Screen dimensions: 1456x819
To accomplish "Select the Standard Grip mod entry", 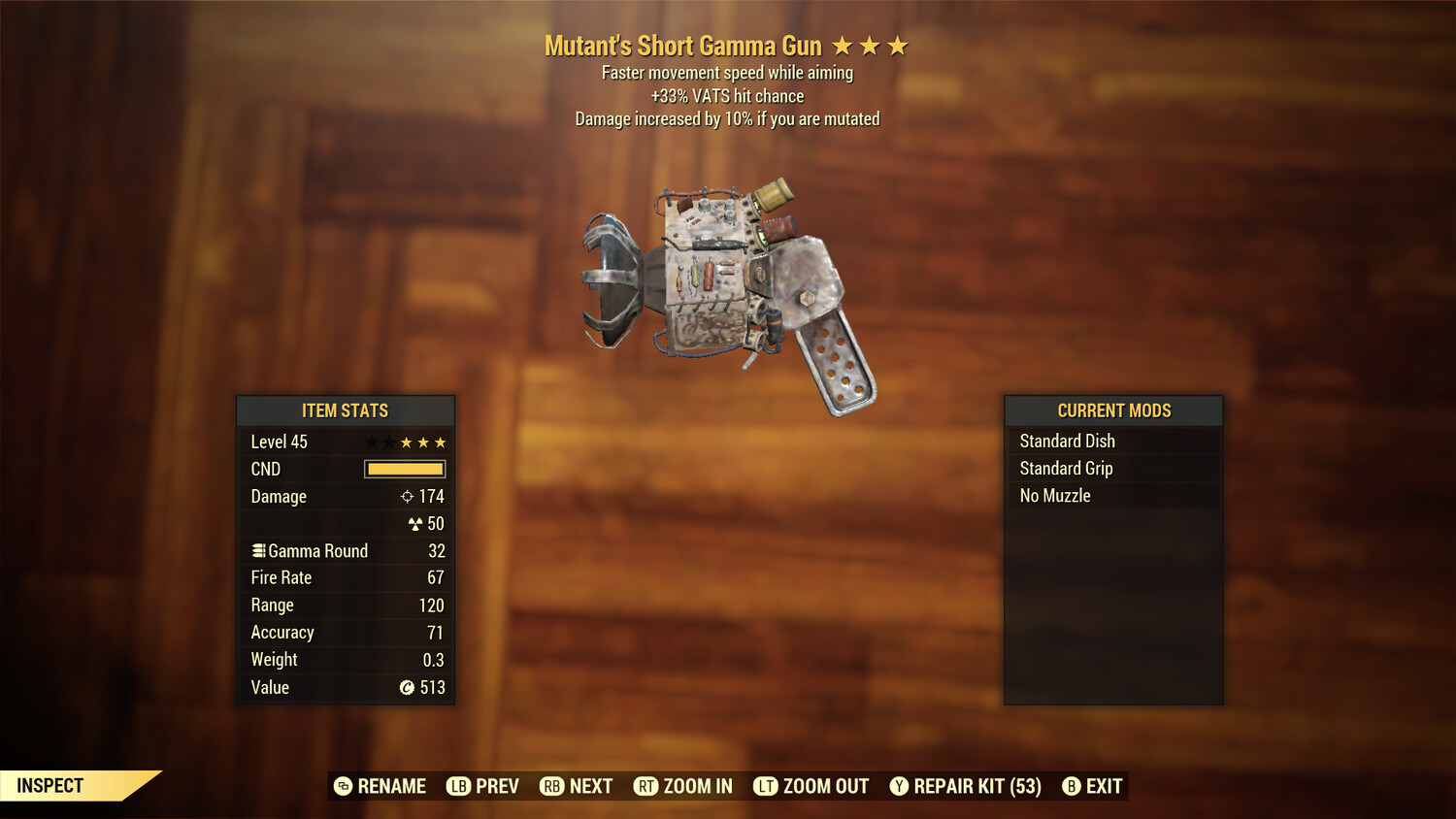I will click(x=1113, y=468).
